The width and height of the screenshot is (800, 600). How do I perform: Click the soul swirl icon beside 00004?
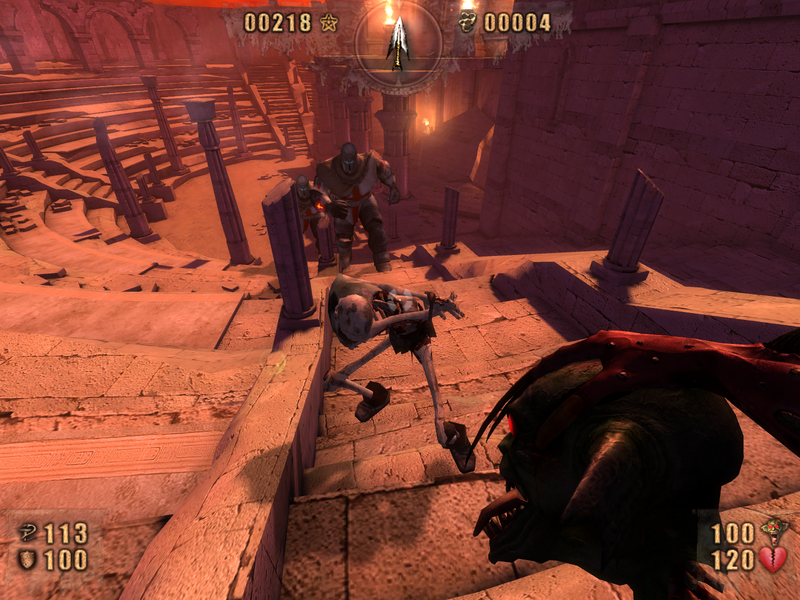click(466, 22)
